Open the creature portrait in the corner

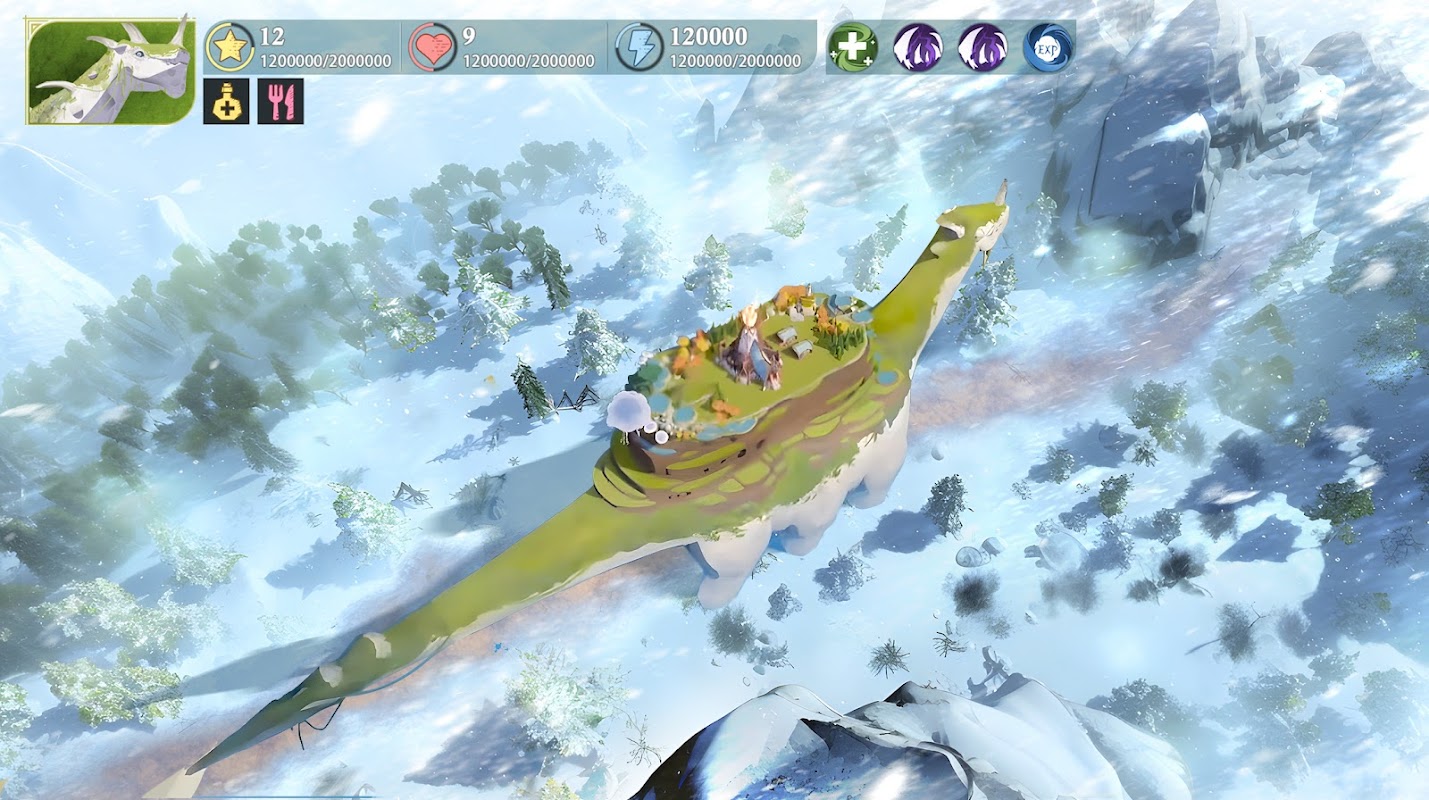(110, 70)
